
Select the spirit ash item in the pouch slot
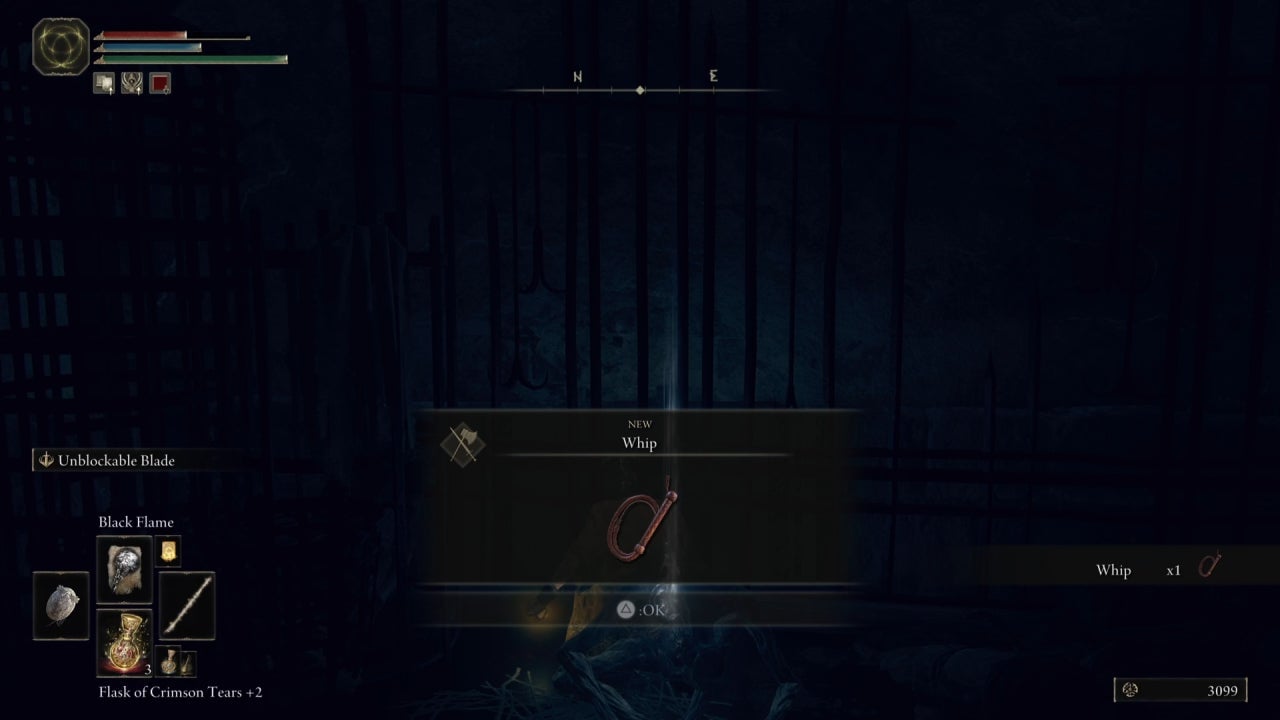61,607
